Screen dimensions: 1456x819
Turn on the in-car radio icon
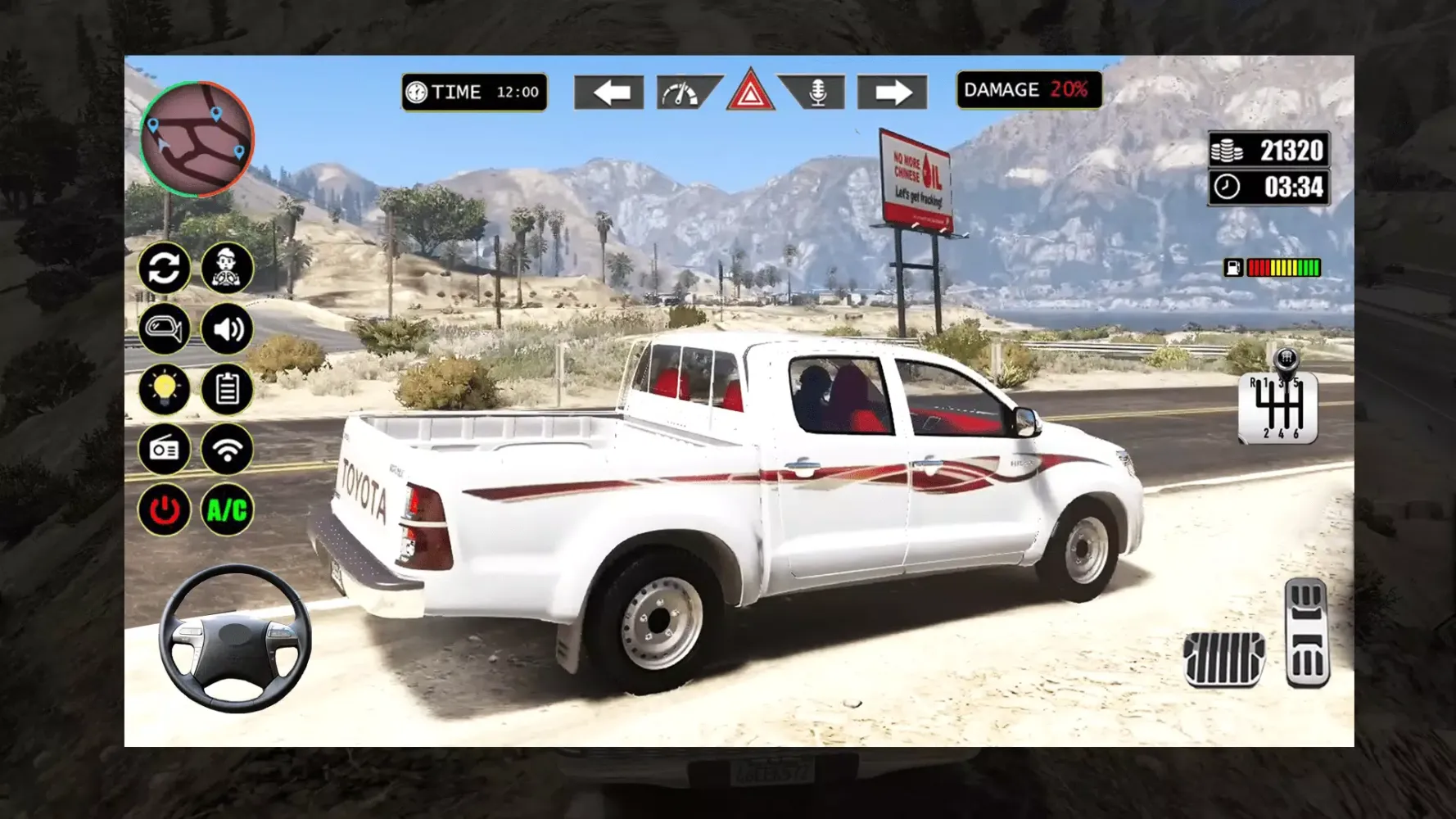pos(165,450)
